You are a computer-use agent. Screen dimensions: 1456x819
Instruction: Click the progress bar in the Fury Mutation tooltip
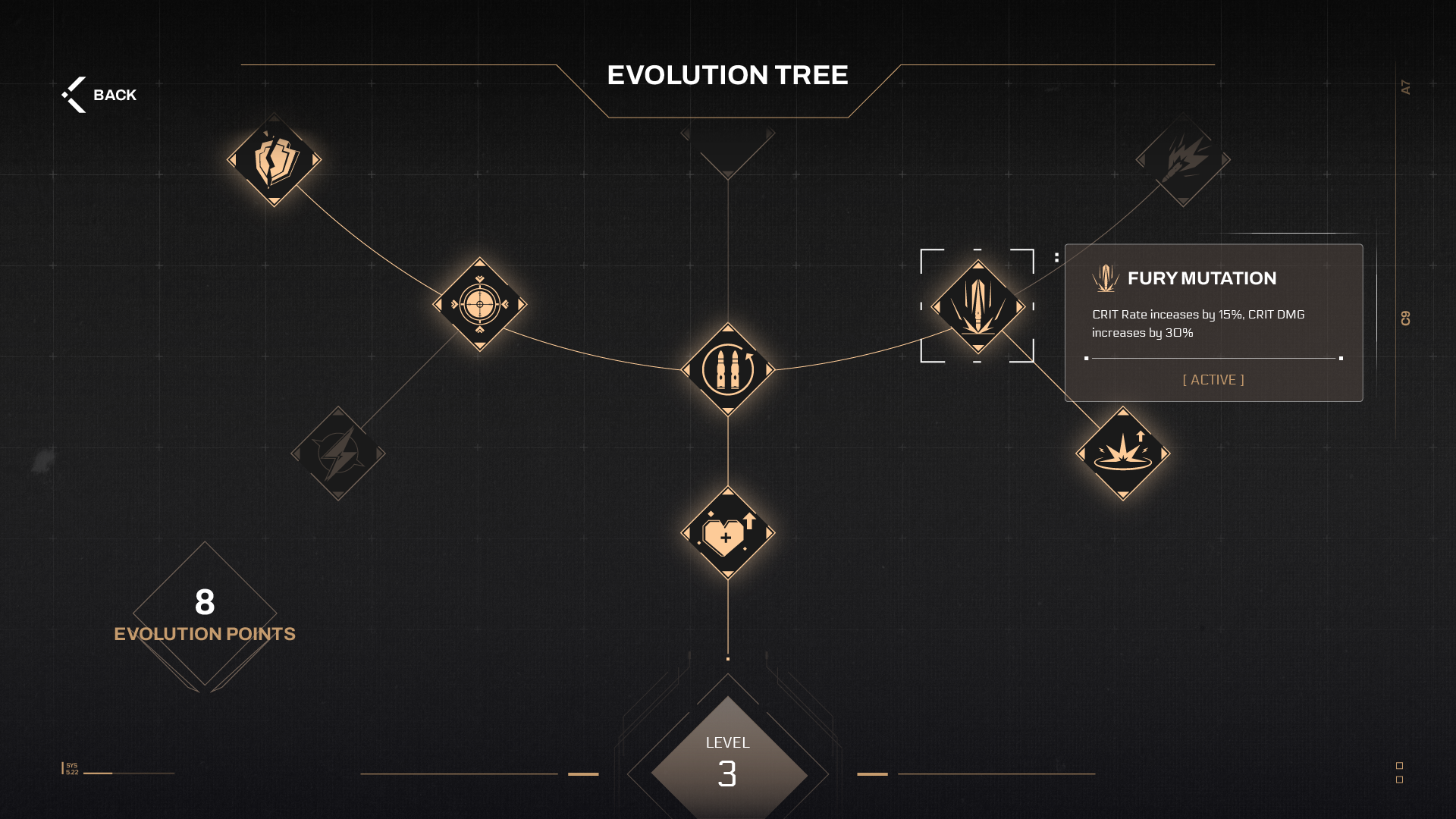coord(1213,357)
